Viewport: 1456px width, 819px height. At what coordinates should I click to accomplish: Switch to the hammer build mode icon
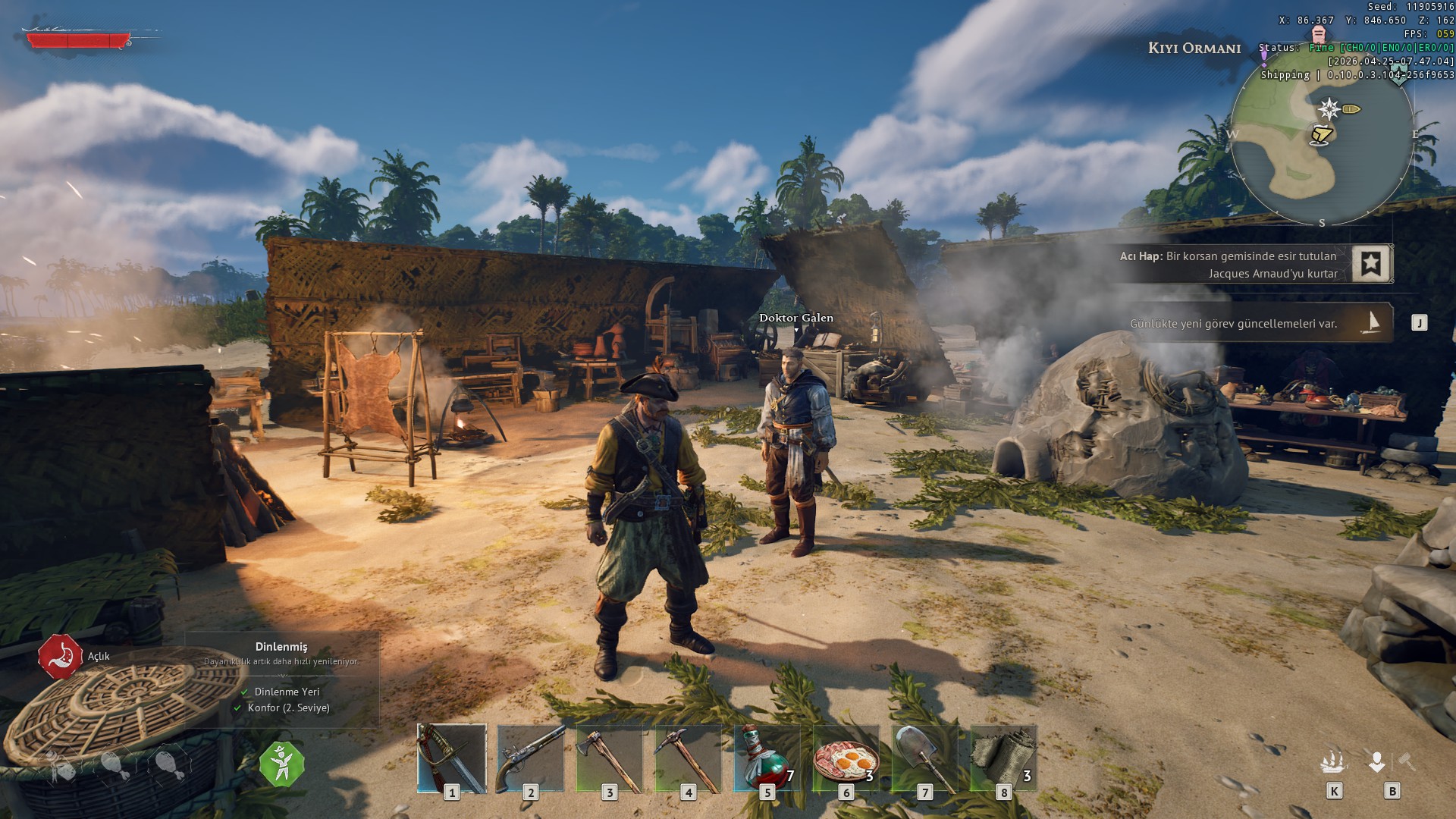[1407, 761]
